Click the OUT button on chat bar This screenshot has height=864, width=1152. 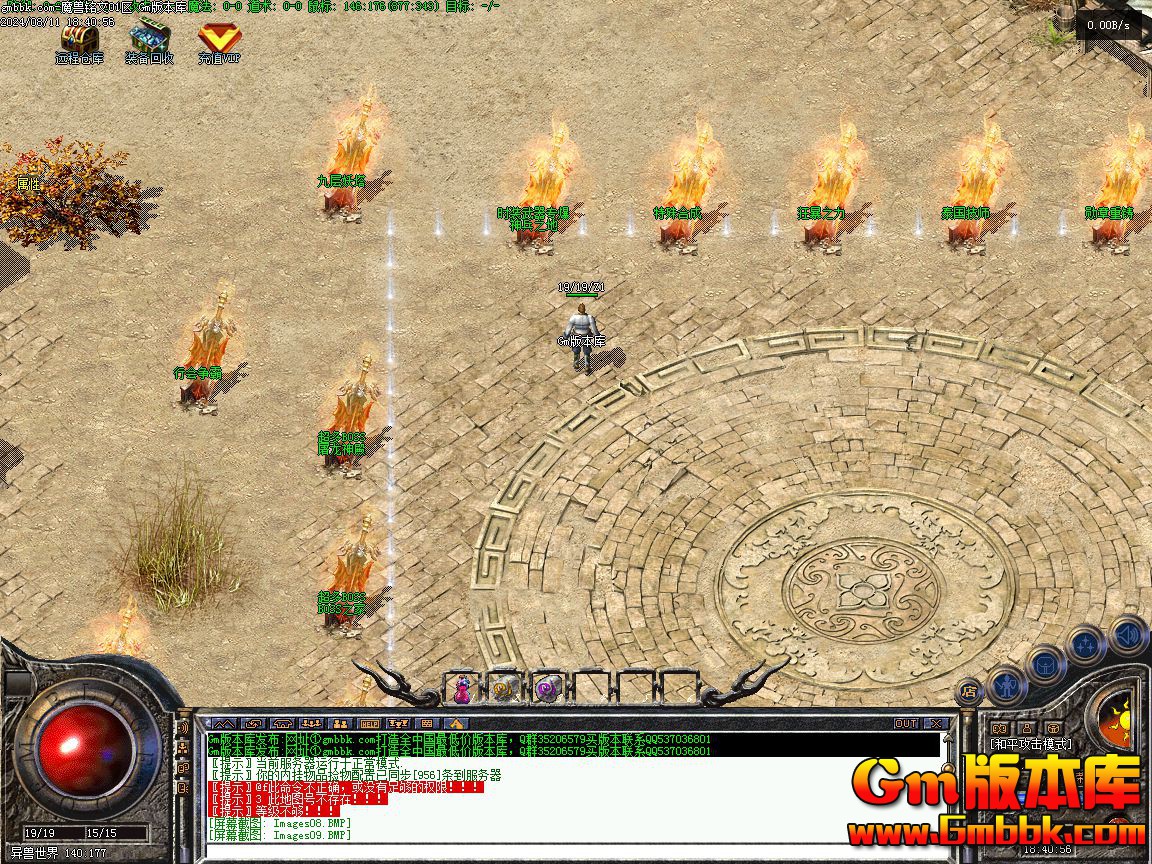[906, 723]
